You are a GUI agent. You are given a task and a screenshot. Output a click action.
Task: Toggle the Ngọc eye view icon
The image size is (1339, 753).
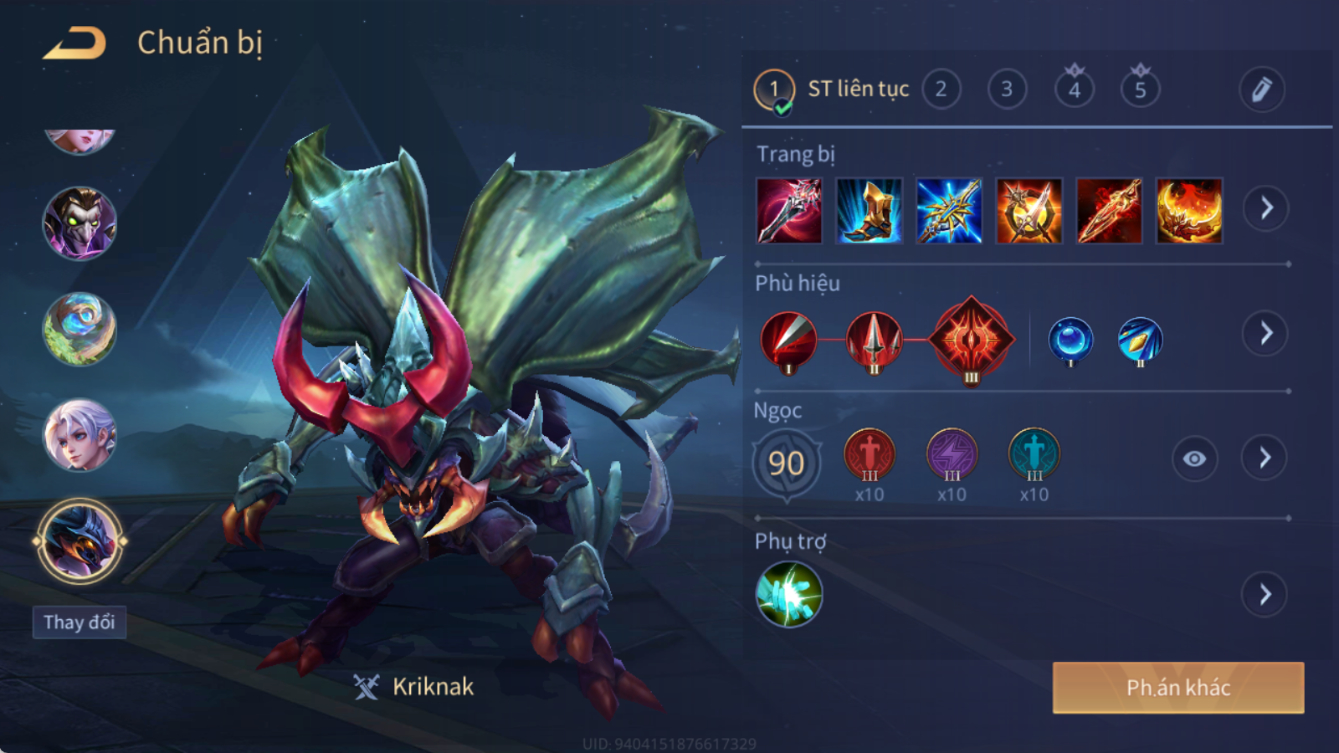(1195, 459)
